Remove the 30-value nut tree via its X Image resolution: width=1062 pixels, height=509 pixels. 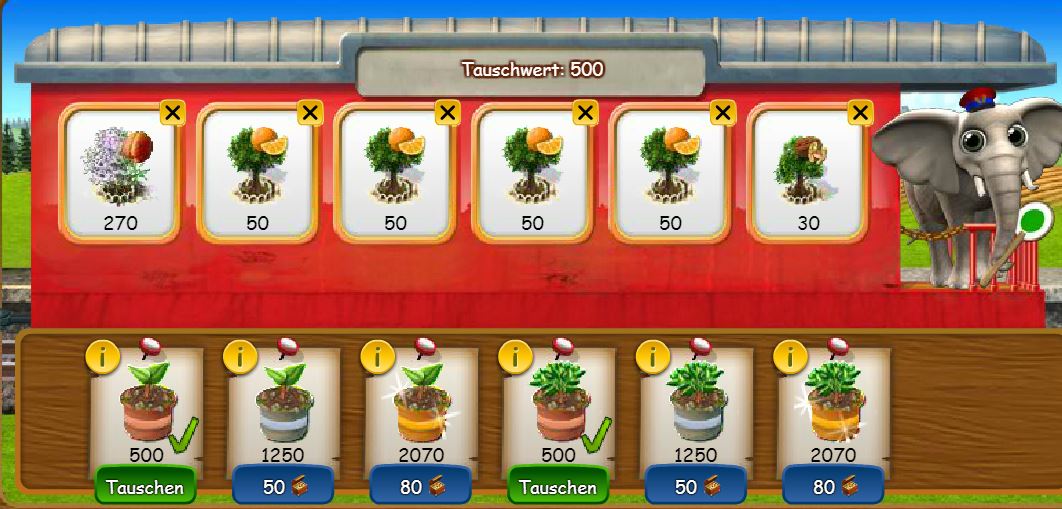pyautogui.click(x=860, y=113)
